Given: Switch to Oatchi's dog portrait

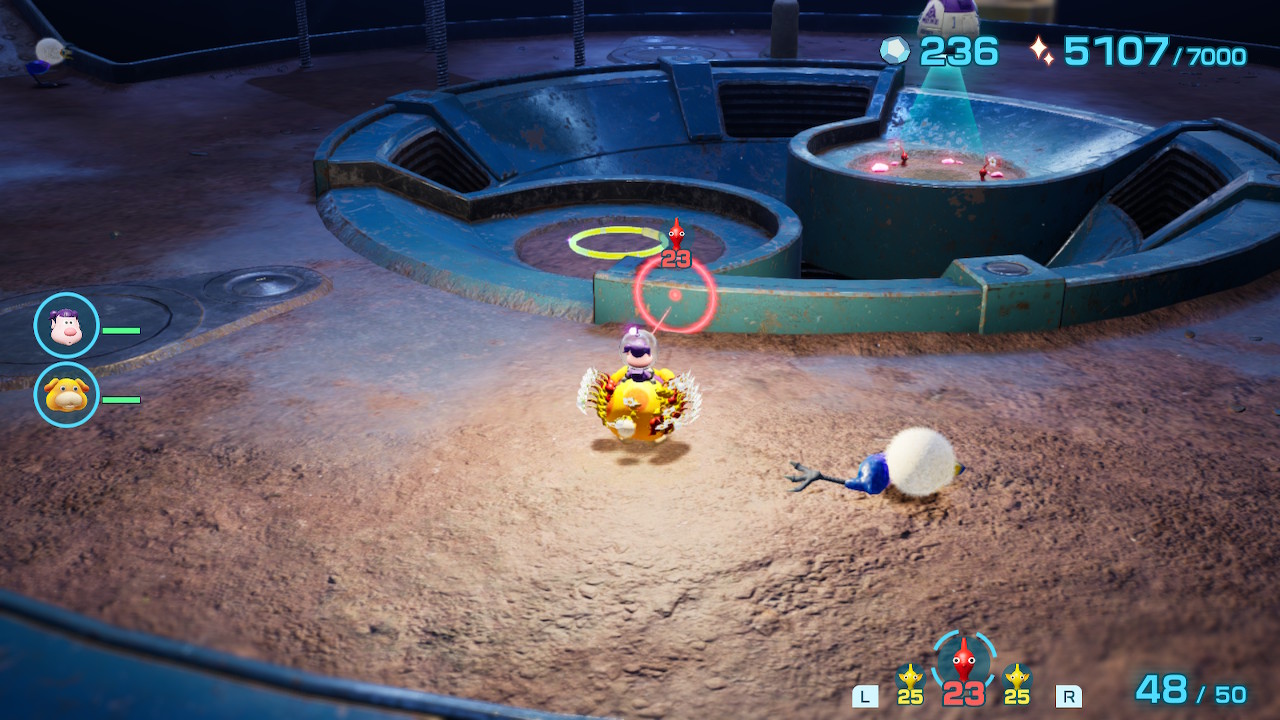Looking at the screenshot, I should (66, 395).
